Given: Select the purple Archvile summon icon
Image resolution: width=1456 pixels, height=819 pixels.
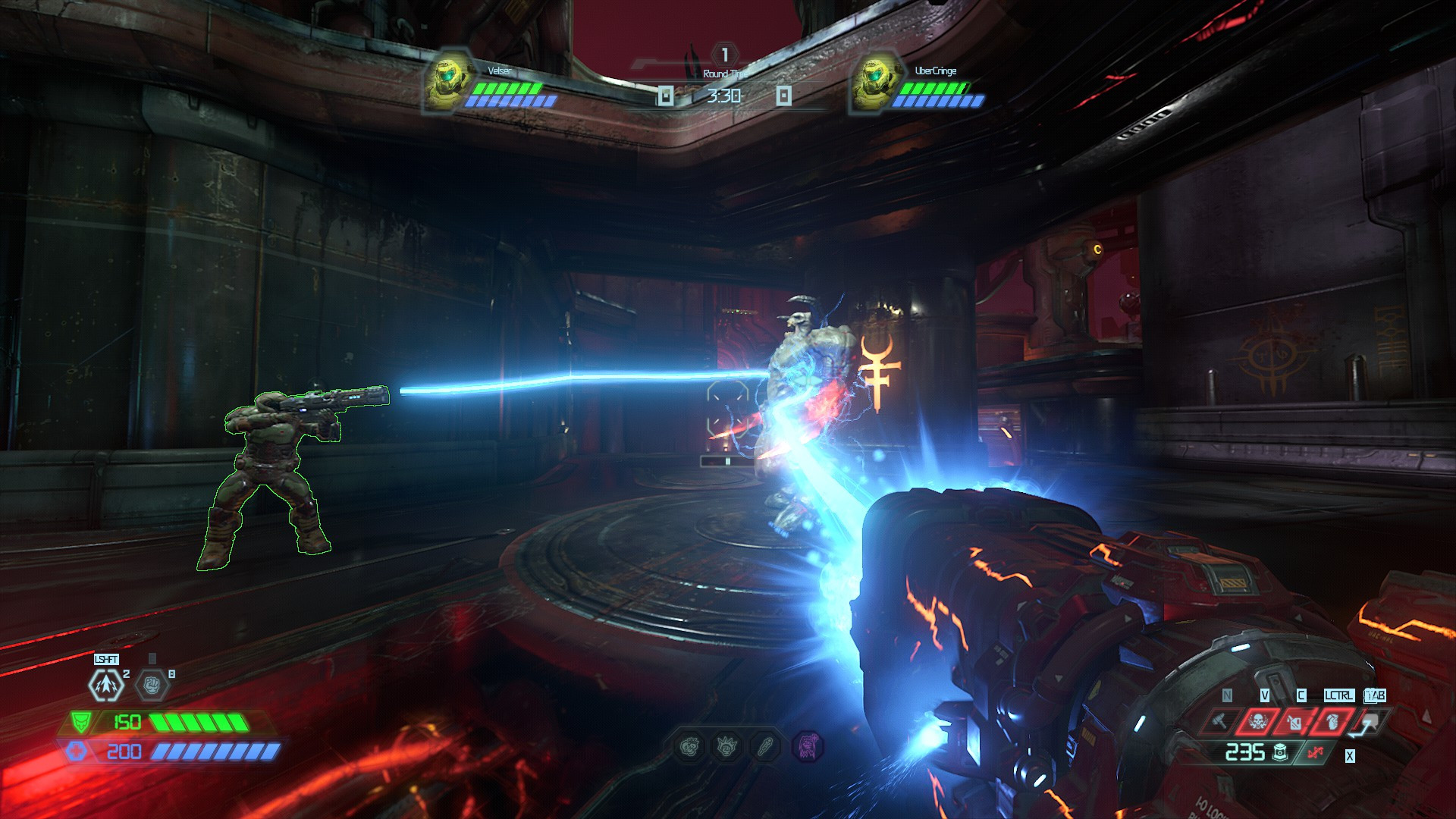Looking at the screenshot, I should pos(808,746).
